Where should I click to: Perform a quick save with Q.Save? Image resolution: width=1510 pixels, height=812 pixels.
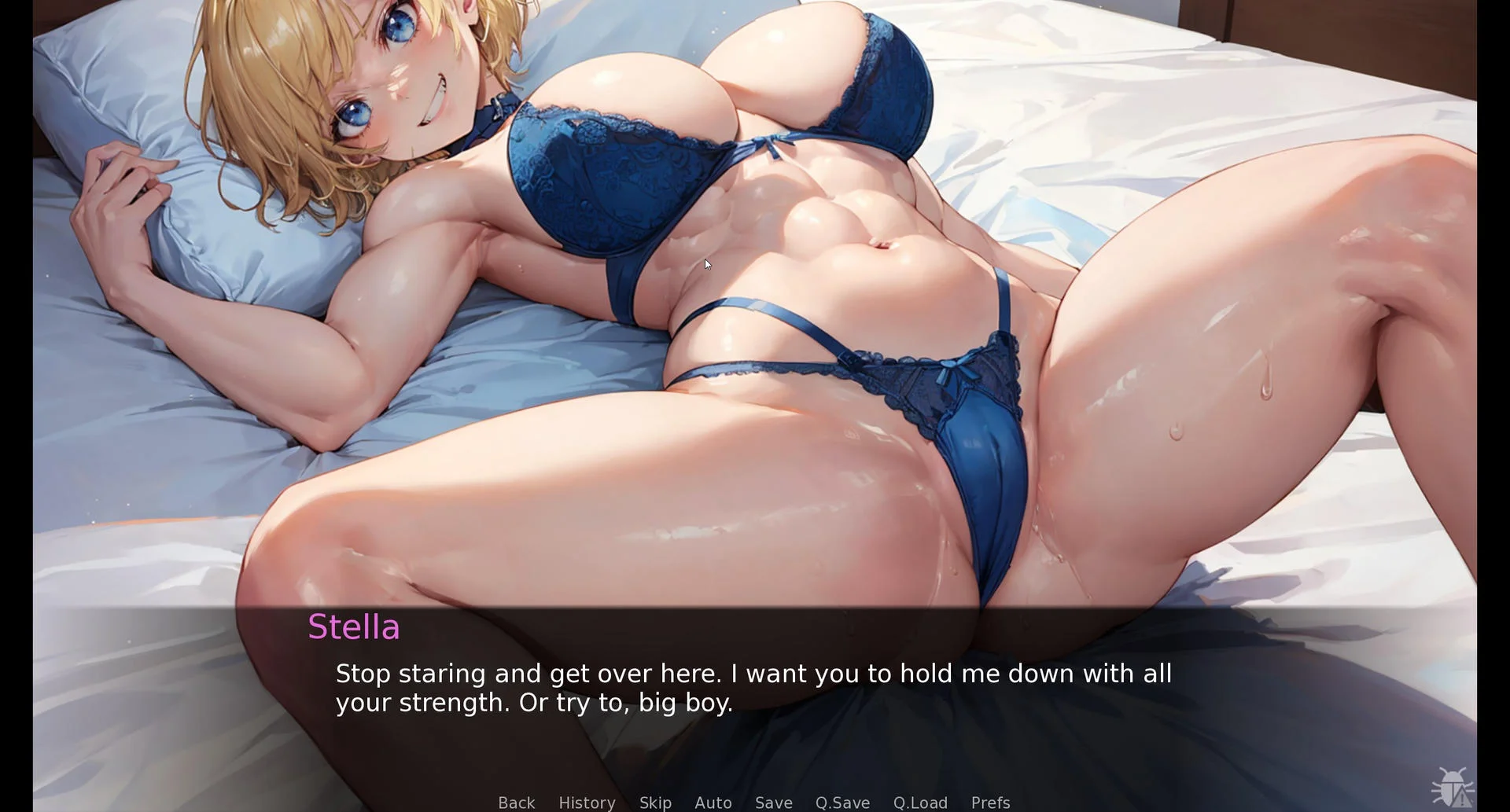coord(842,802)
